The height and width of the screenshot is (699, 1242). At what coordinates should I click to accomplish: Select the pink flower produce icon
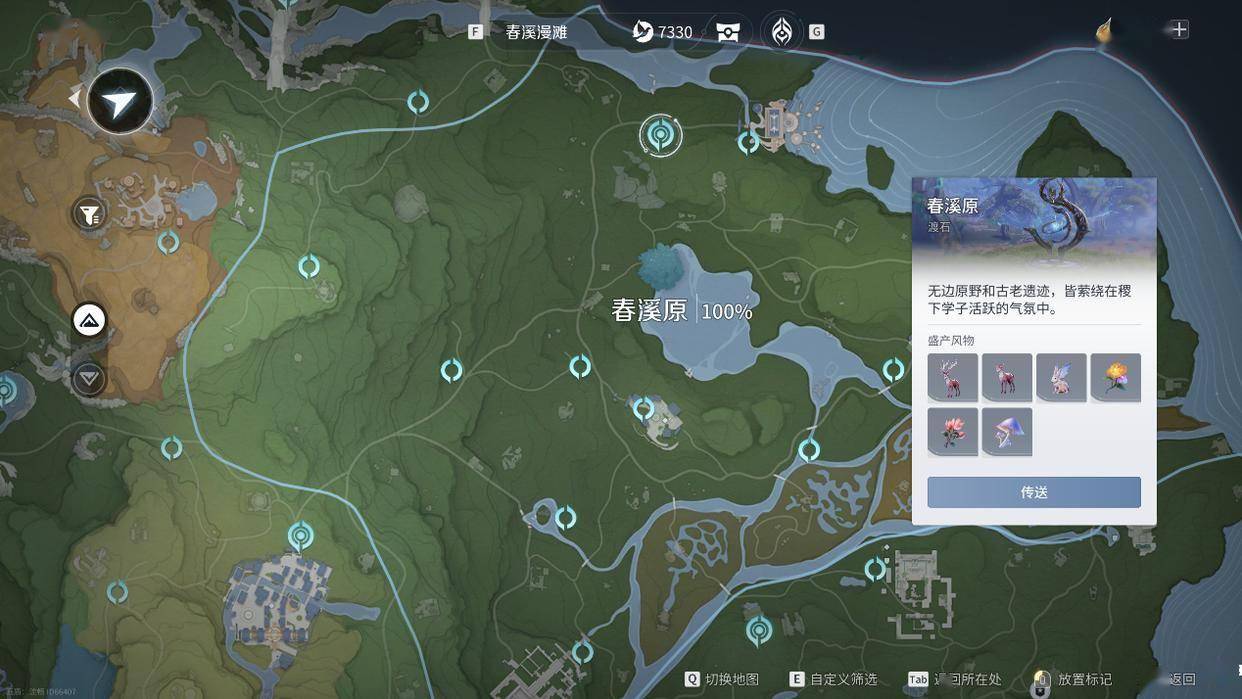point(952,432)
